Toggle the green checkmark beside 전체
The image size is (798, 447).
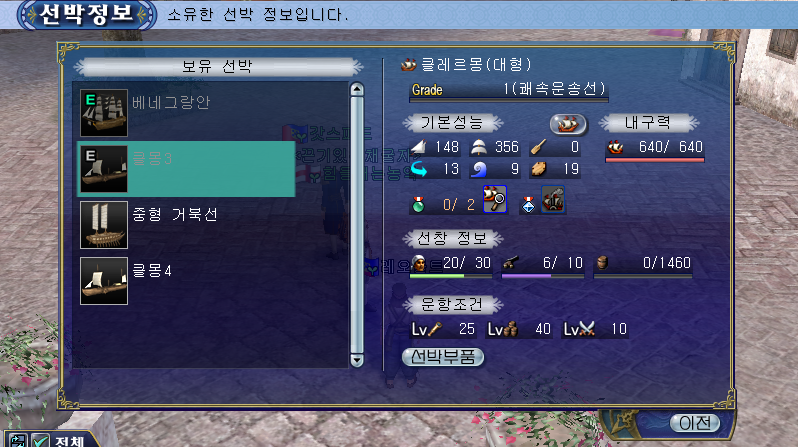click(41, 440)
